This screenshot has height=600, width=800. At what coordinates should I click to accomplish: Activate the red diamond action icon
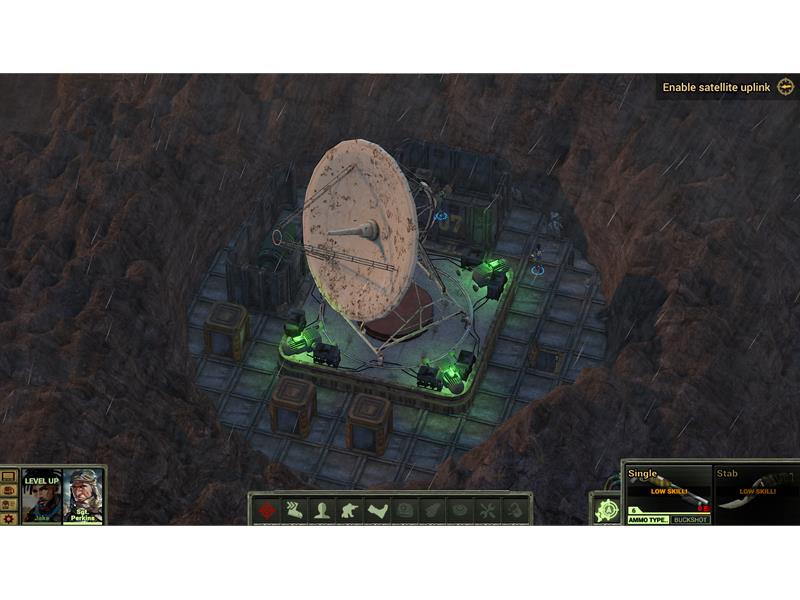267,510
